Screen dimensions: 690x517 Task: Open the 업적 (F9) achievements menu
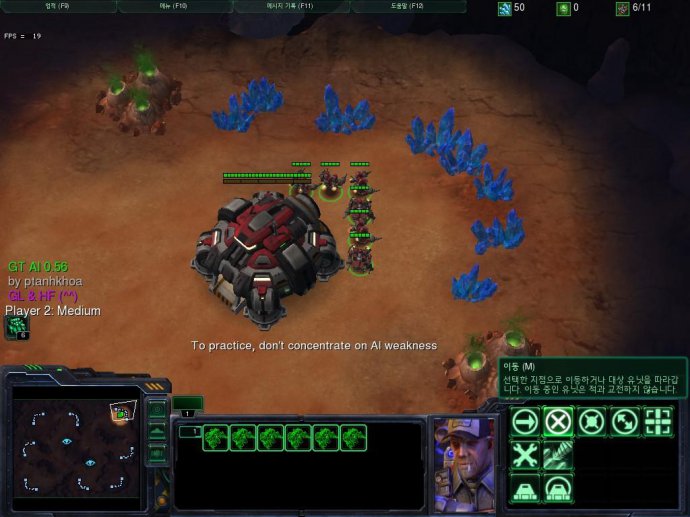[57, 6]
